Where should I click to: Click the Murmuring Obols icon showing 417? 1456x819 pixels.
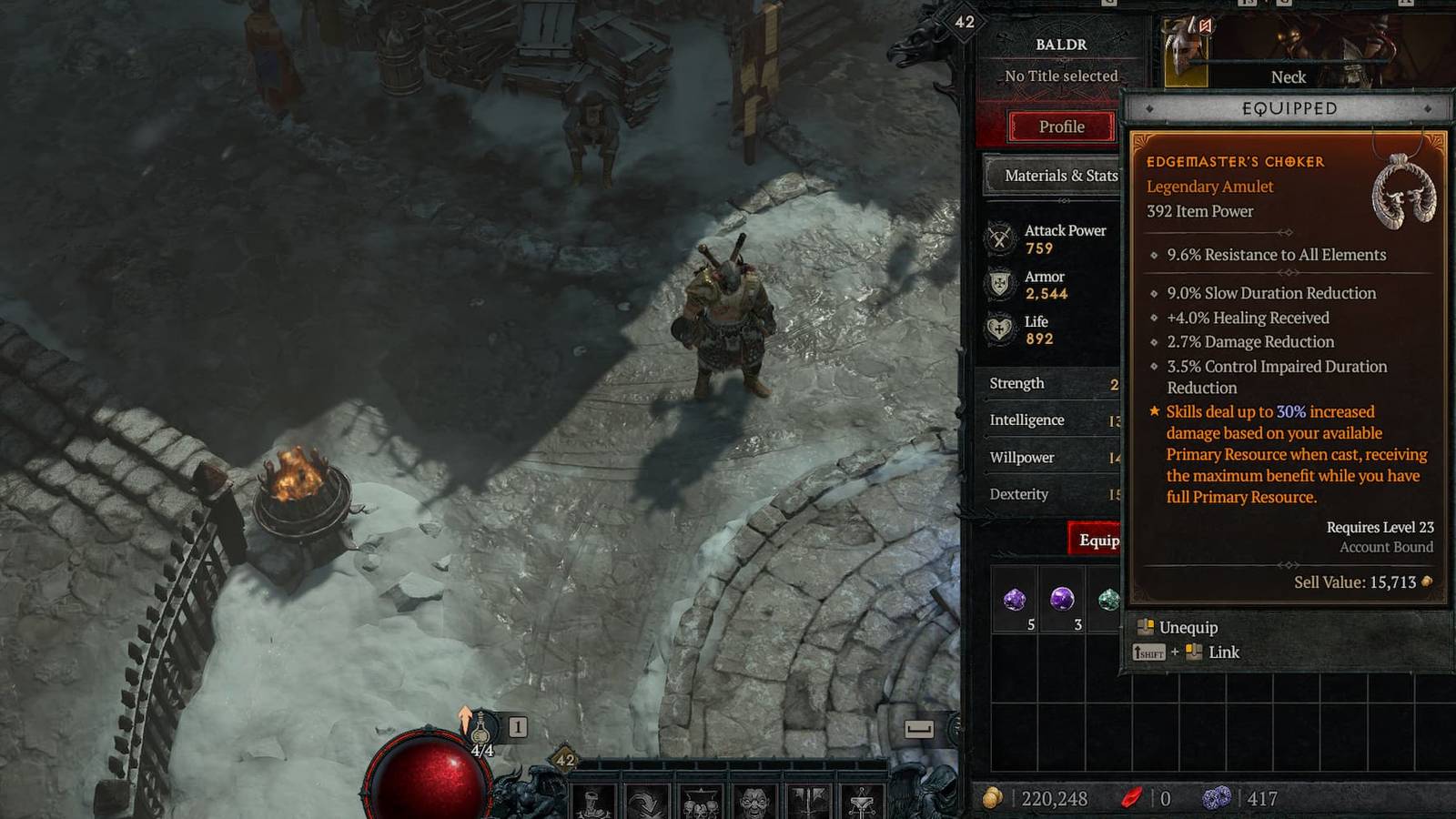(x=1217, y=797)
